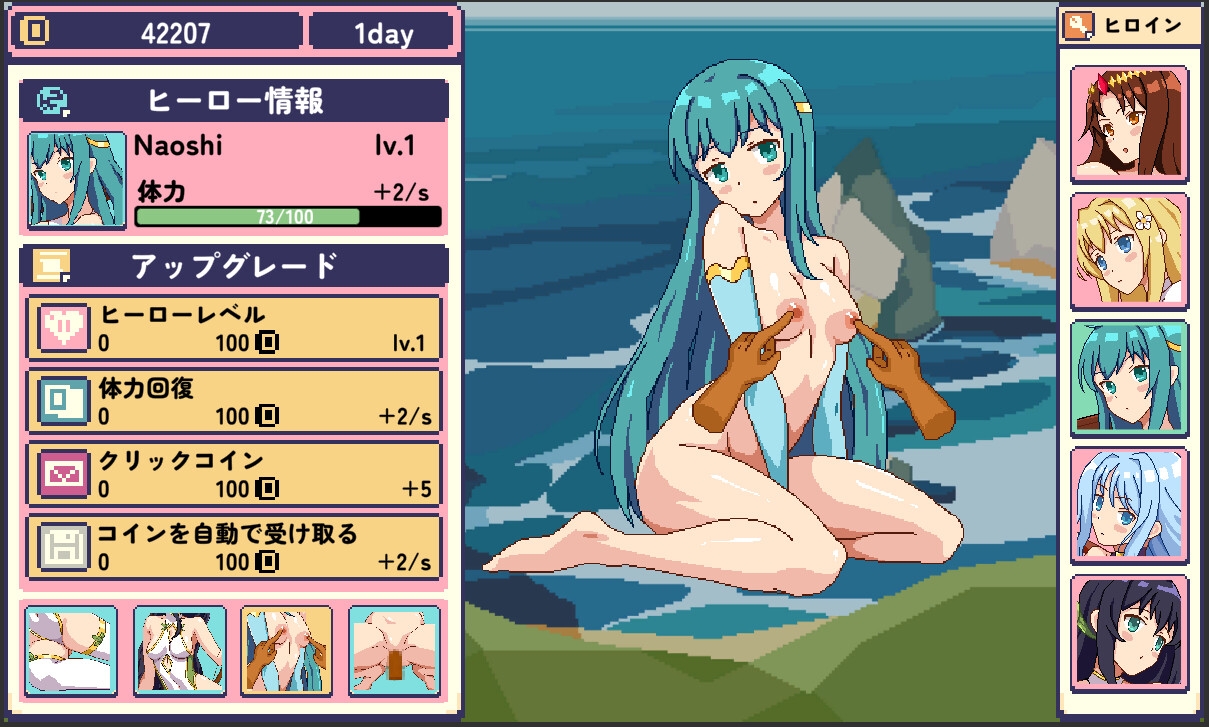Select the white and gold garment scene thumbnail
This screenshot has width=1209, height=727.
pyautogui.click(x=70, y=650)
